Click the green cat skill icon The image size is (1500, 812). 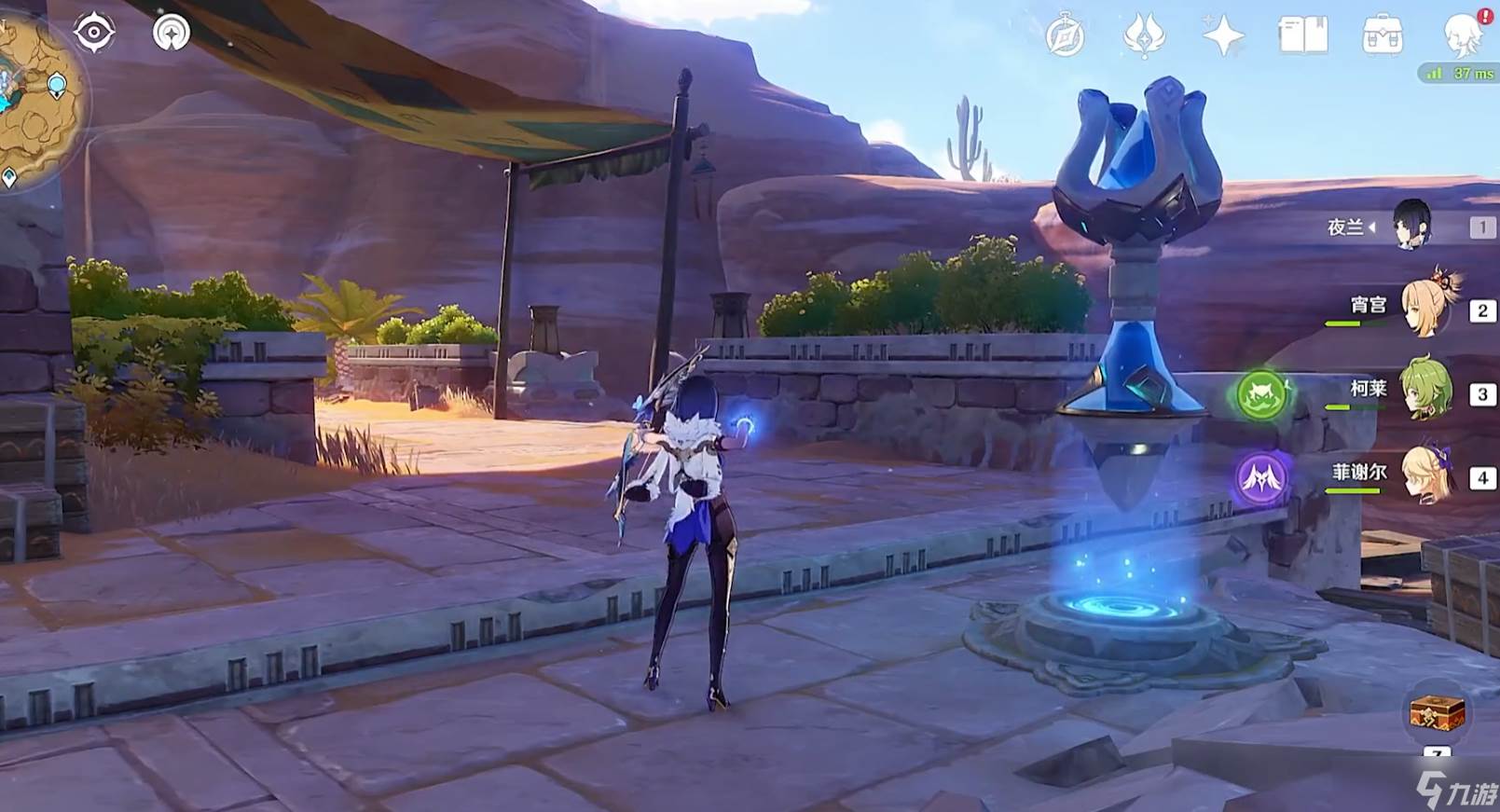1261,393
